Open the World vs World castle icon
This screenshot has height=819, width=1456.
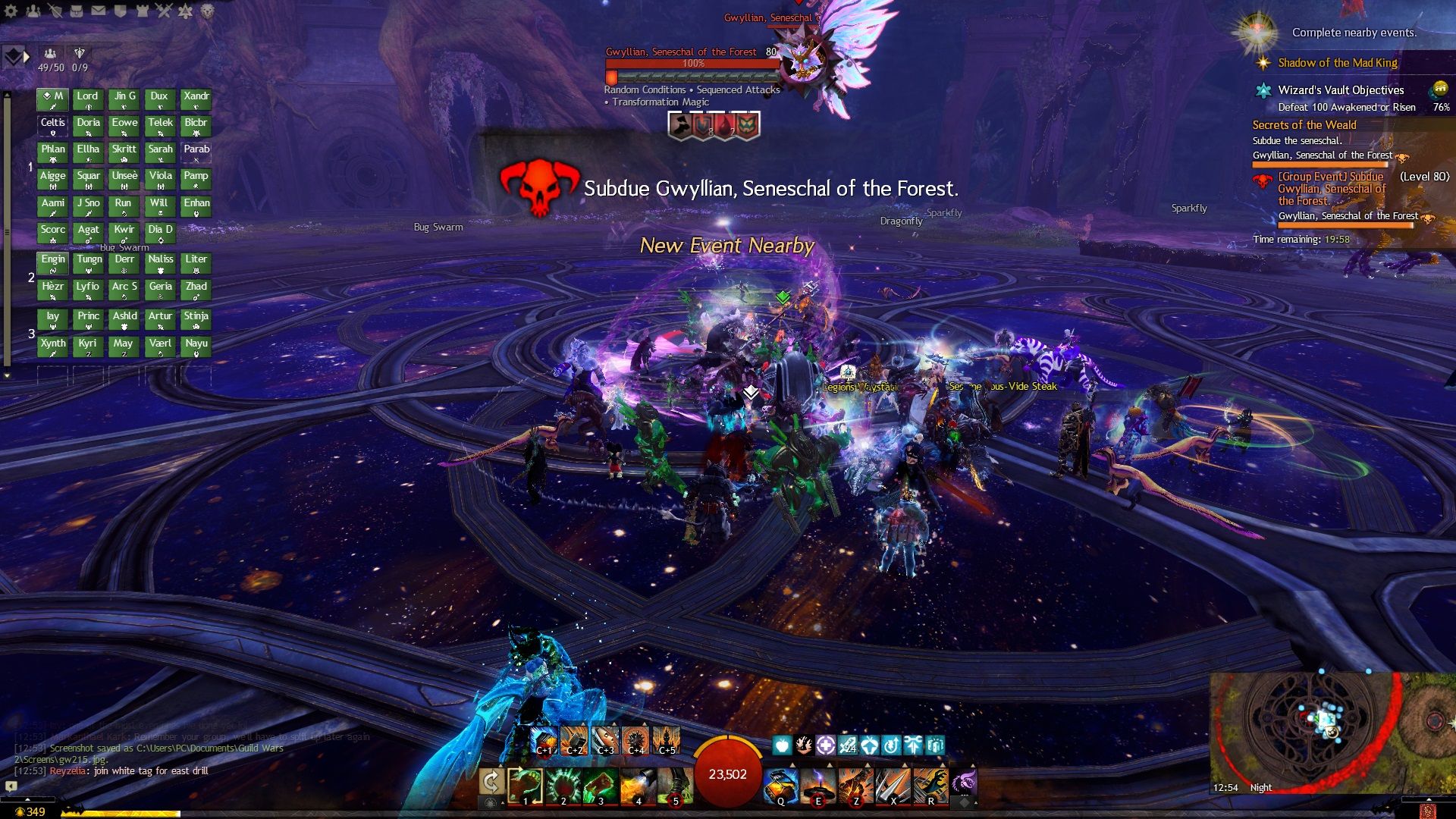(x=142, y=11)
